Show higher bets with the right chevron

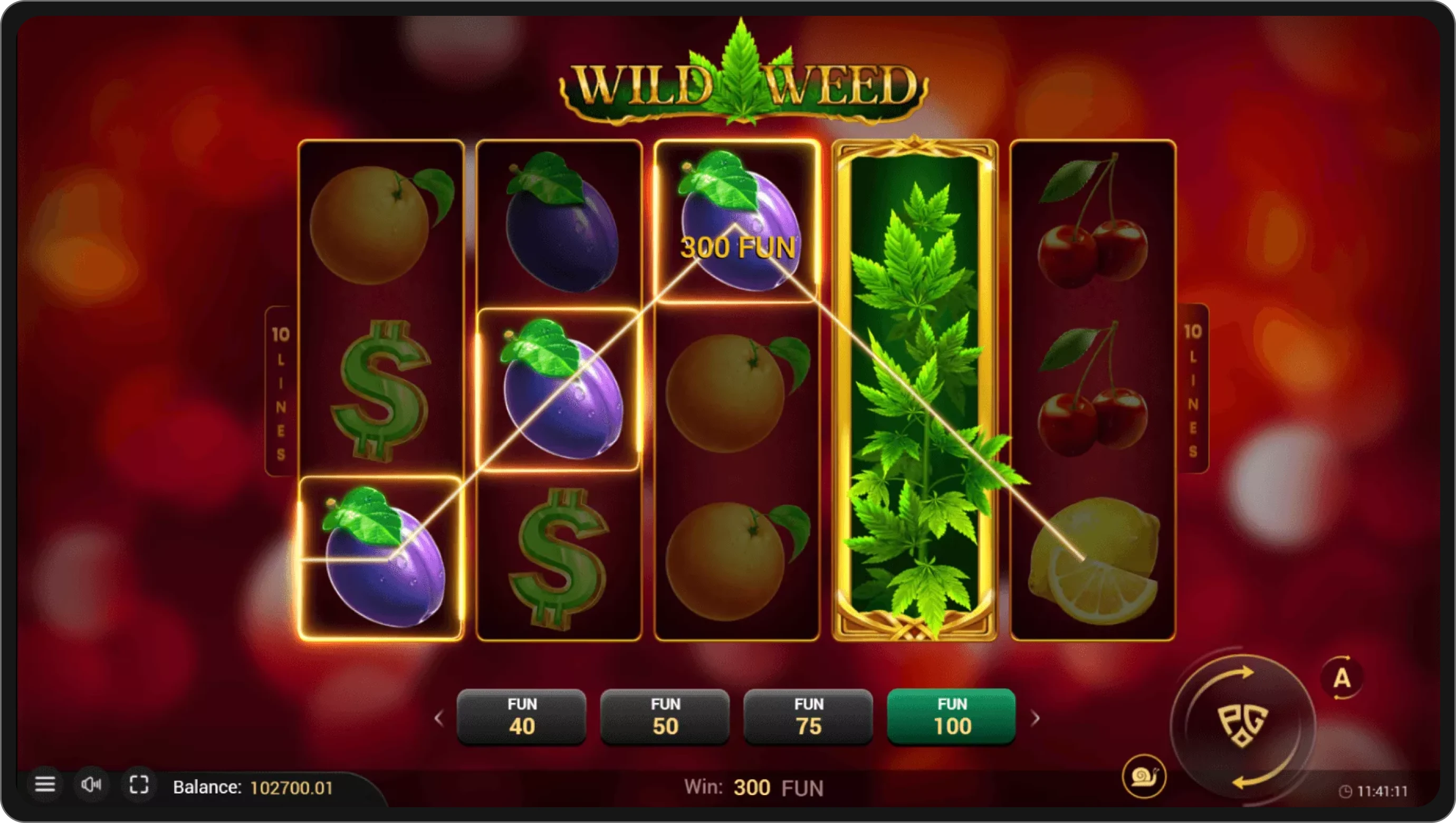tap(1036, 717)
